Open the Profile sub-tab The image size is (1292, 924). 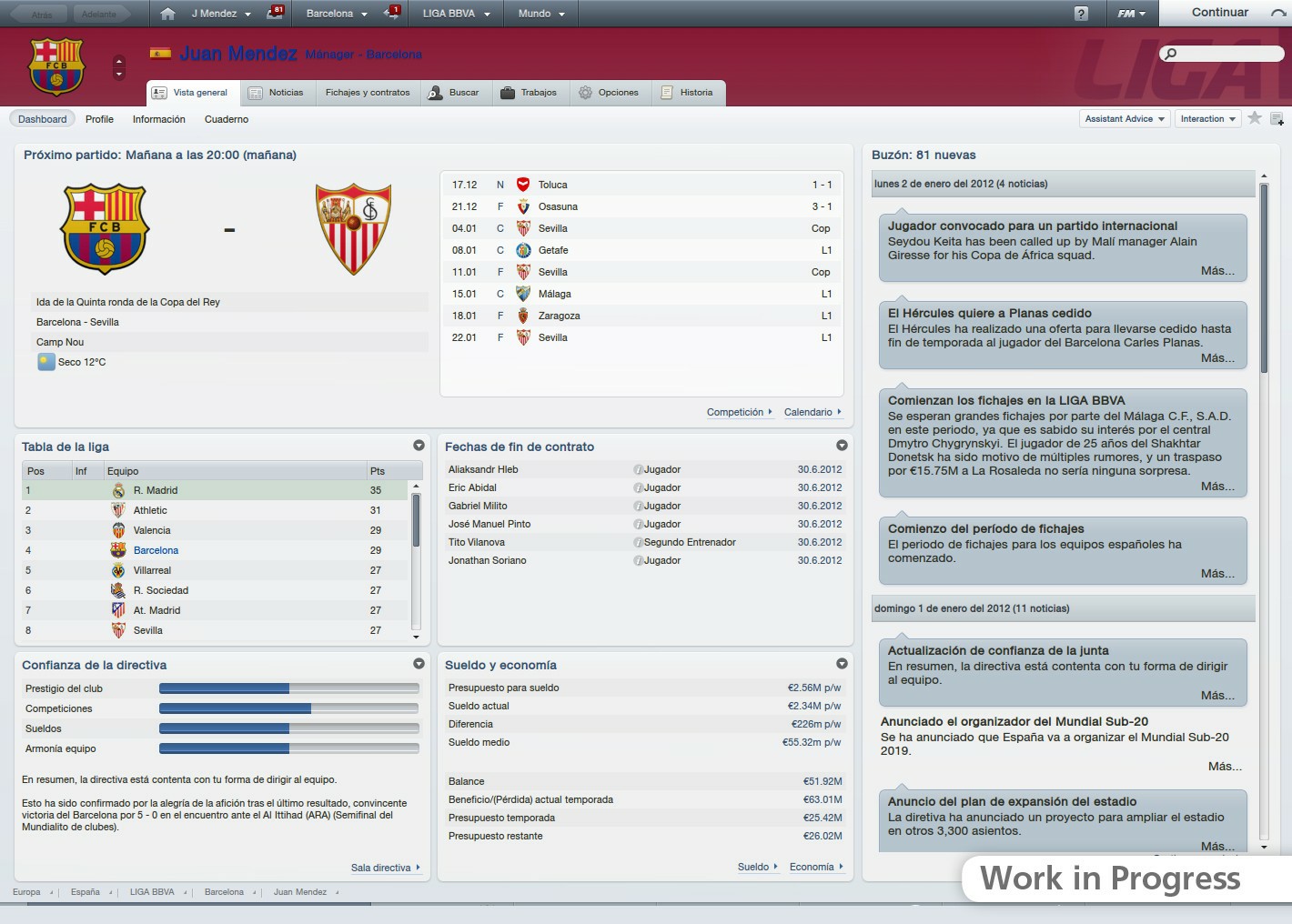click(99, 118)
